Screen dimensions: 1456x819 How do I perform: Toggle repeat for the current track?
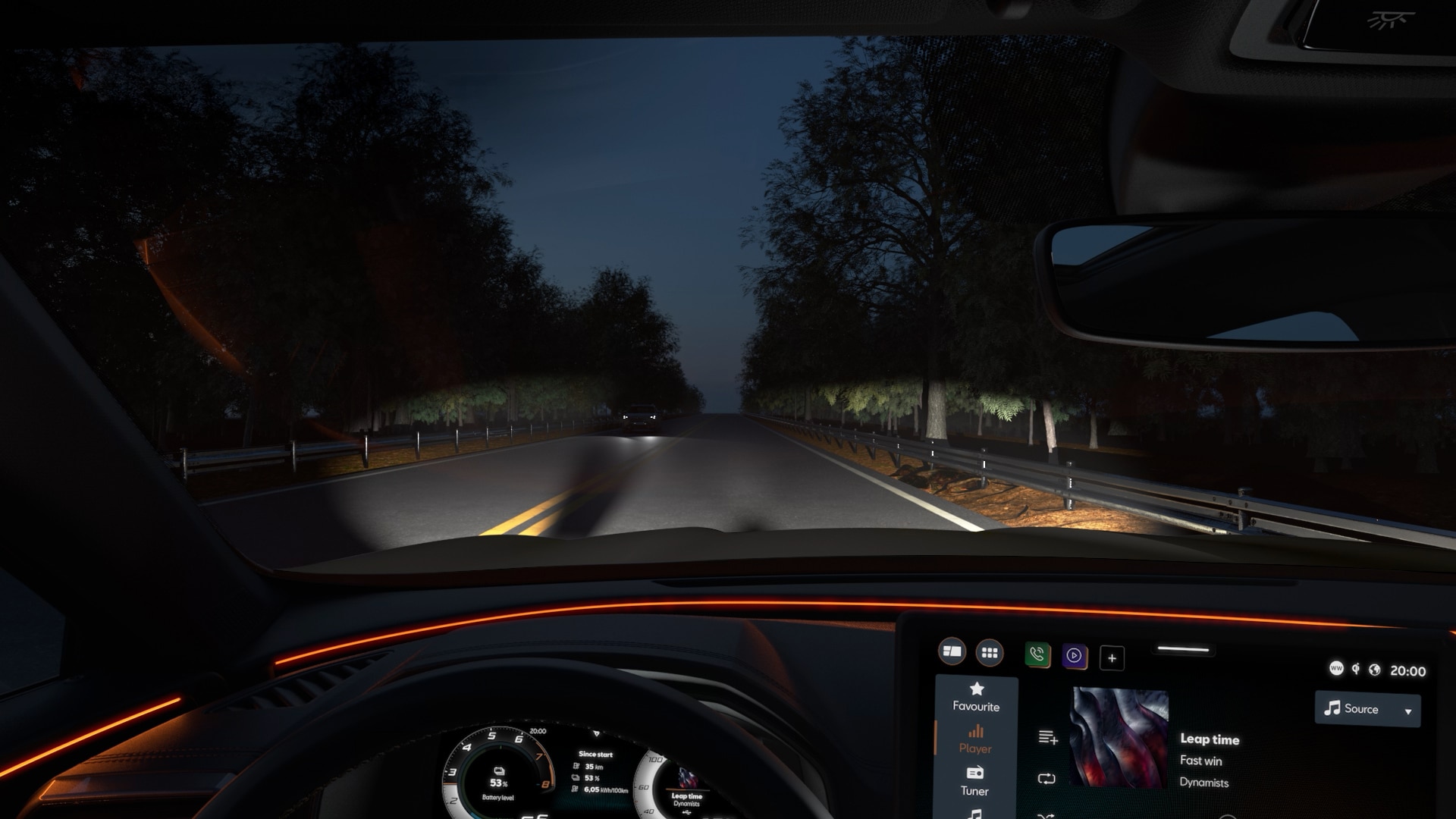click(1046, 779)
